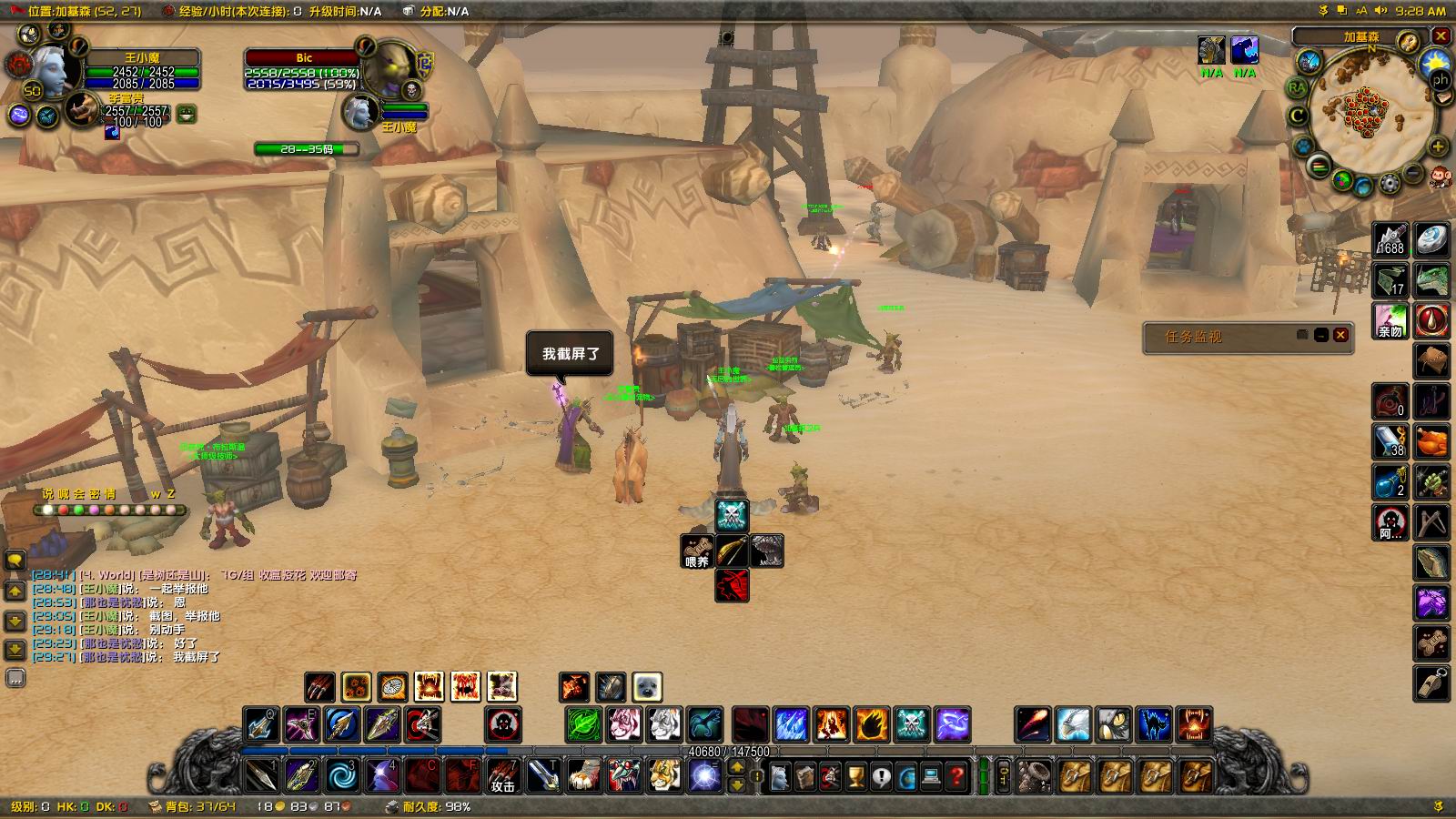The image size is (1456, 819).
Task: Activate the green leaf aspect ability
Action: pyautogui.click(x=583, y=725)
